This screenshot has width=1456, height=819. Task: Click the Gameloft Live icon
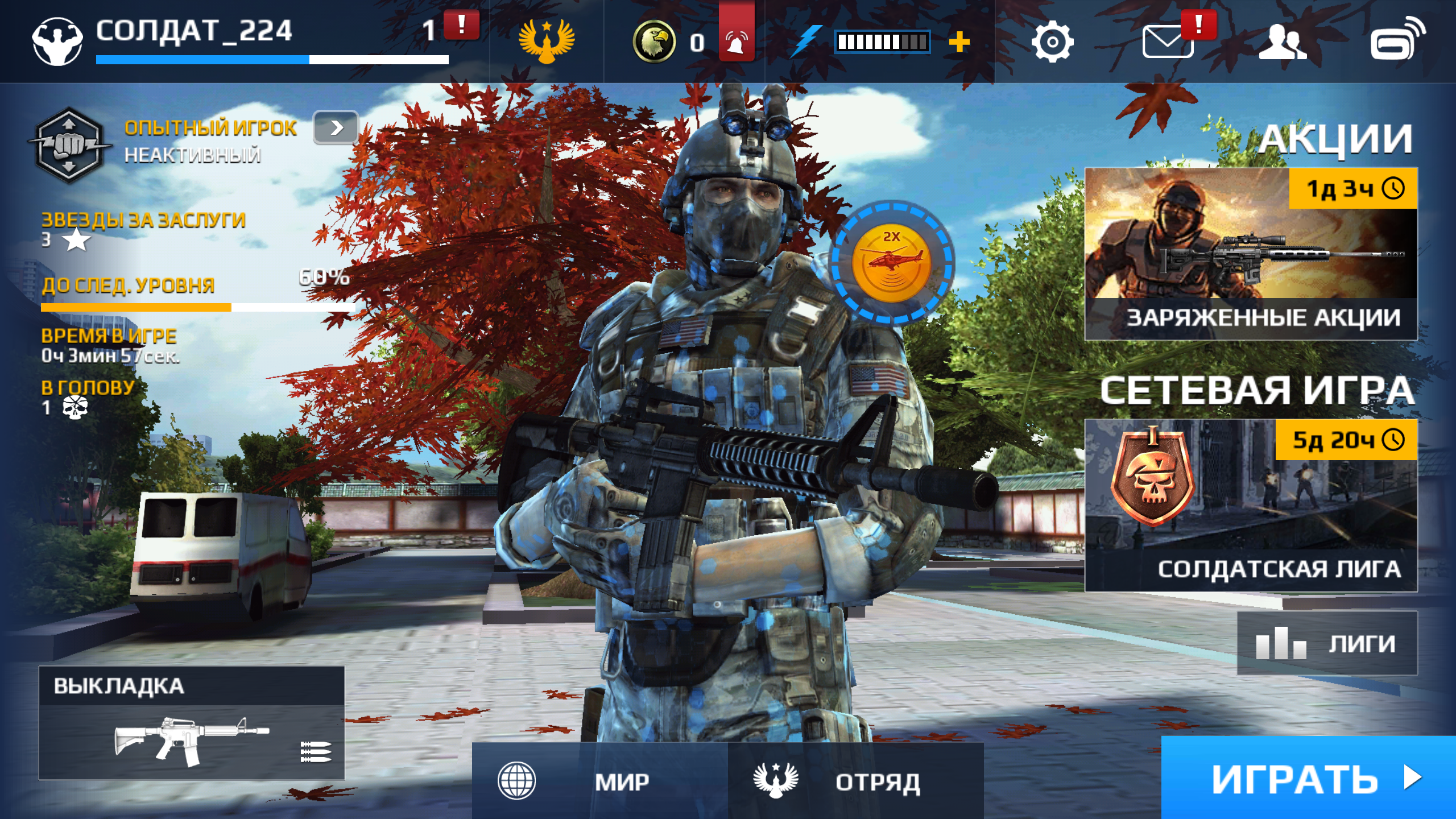(1397, 40)
